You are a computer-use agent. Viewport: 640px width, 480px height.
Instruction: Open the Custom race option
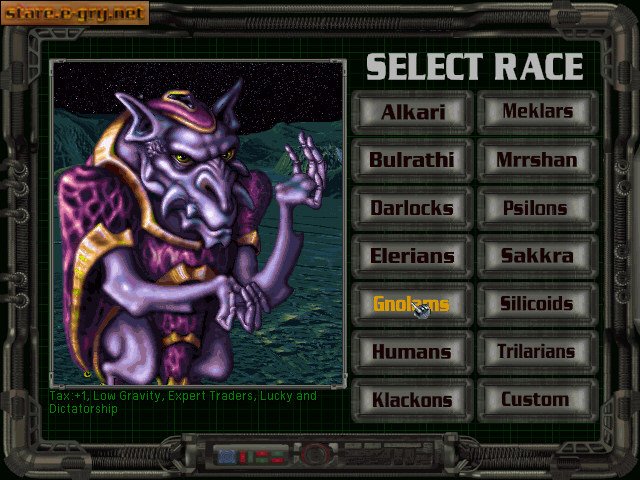[x=537, y=400]
